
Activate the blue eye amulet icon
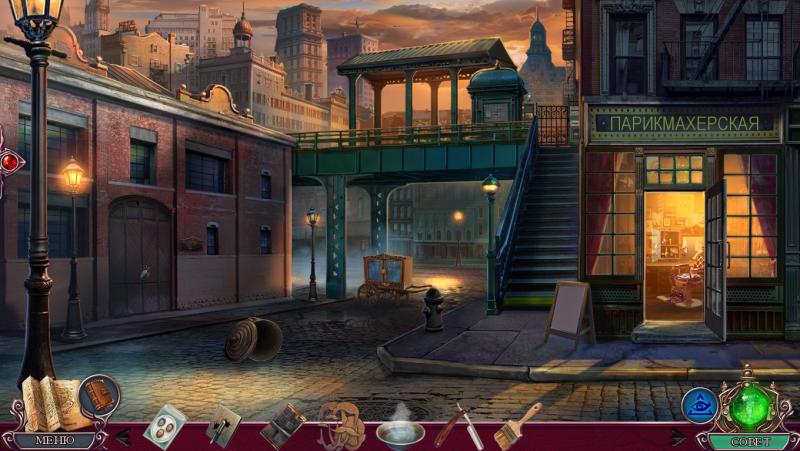click(x=698, y=404)
